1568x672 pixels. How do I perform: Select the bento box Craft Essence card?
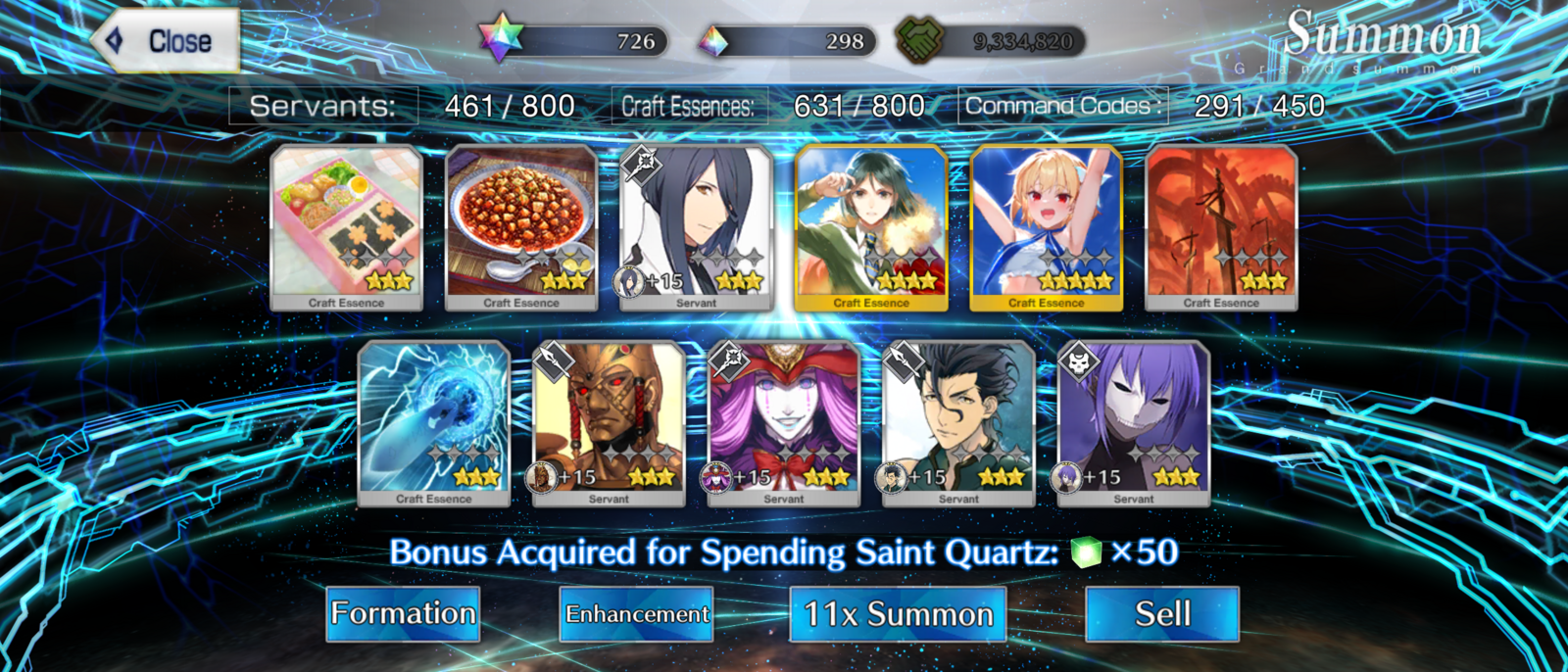coord(347,227)
